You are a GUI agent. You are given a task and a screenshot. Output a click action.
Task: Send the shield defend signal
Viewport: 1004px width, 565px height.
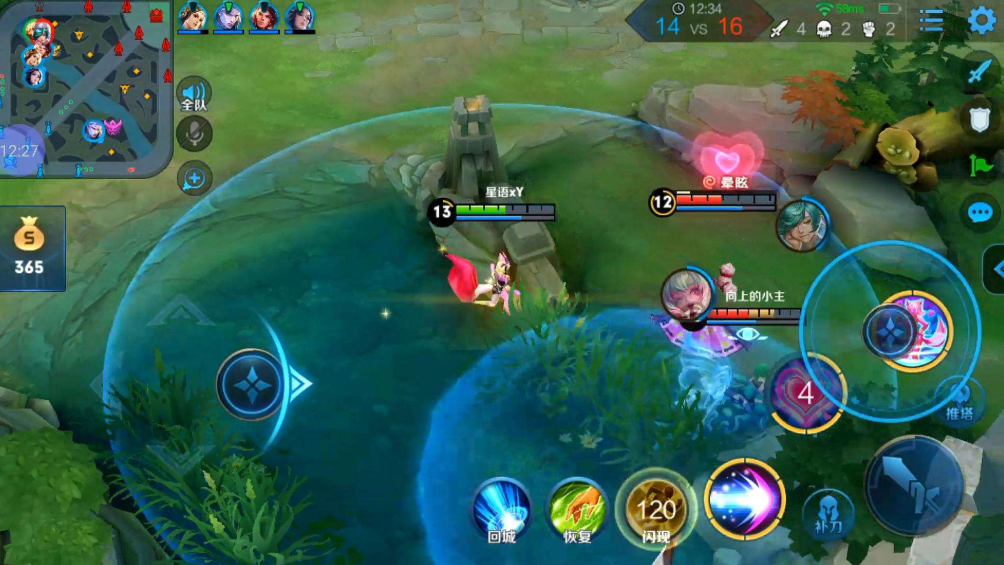pyautogui.click(x=979, y=118)
